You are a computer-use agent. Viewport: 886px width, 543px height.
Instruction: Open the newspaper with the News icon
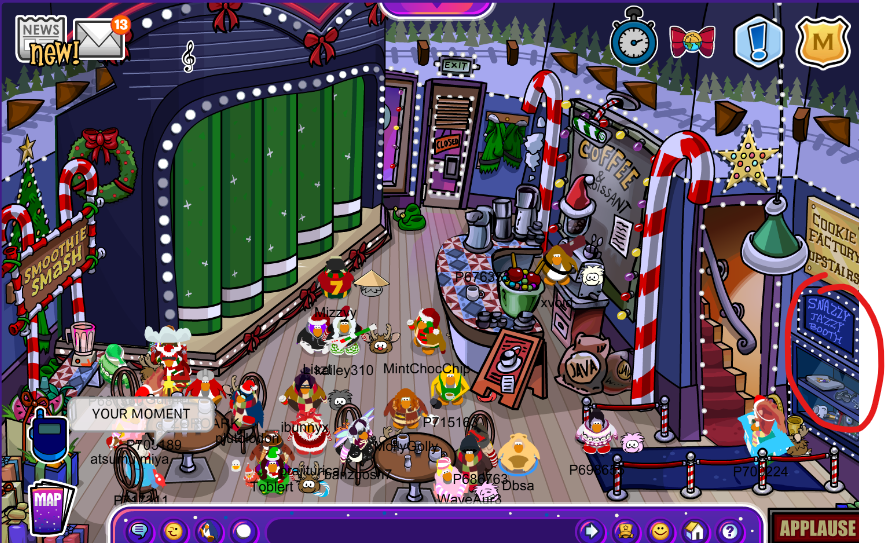pos(41,39)
